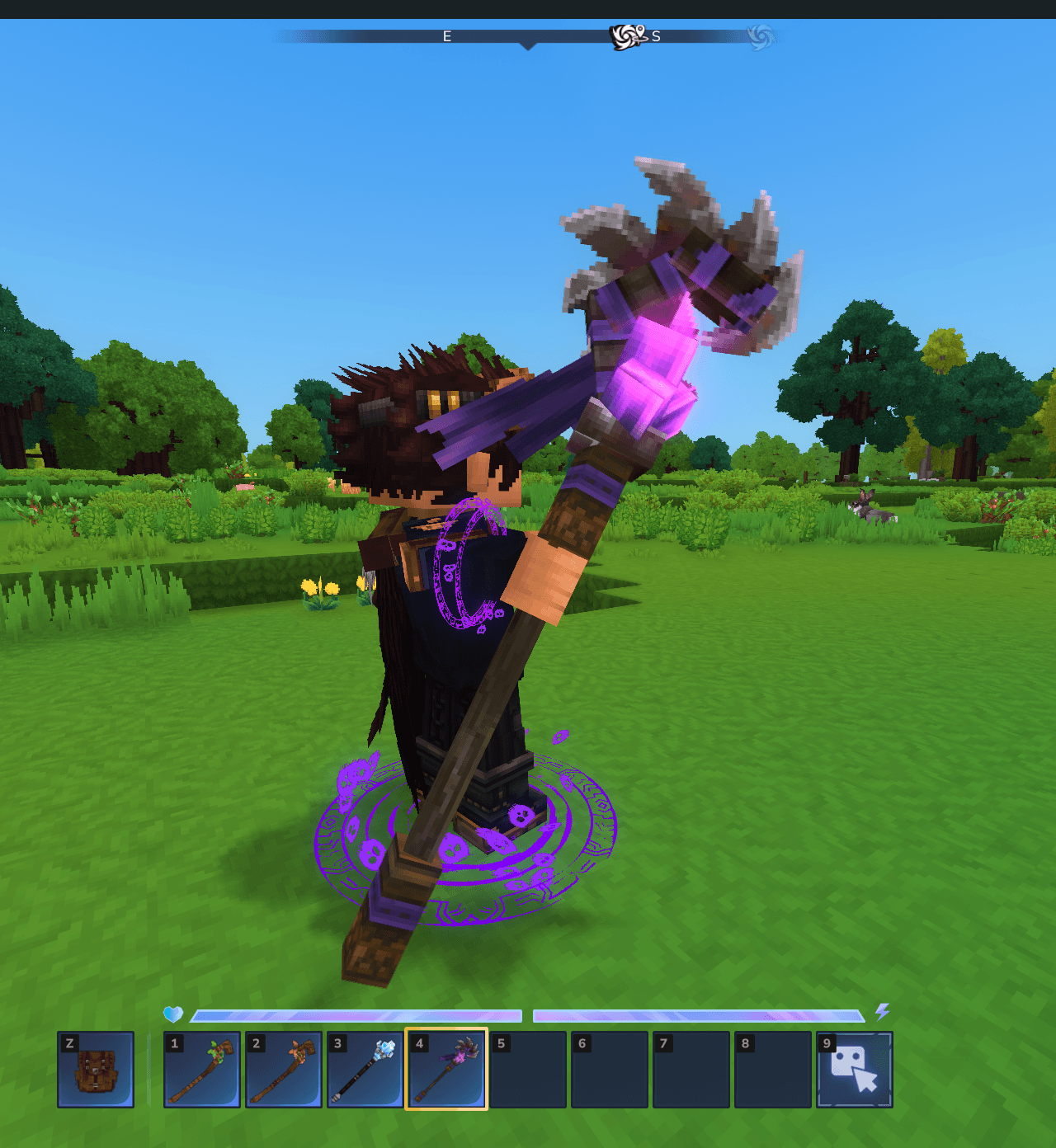Click the swirl creature marker on the compass

tap(628, 36)
